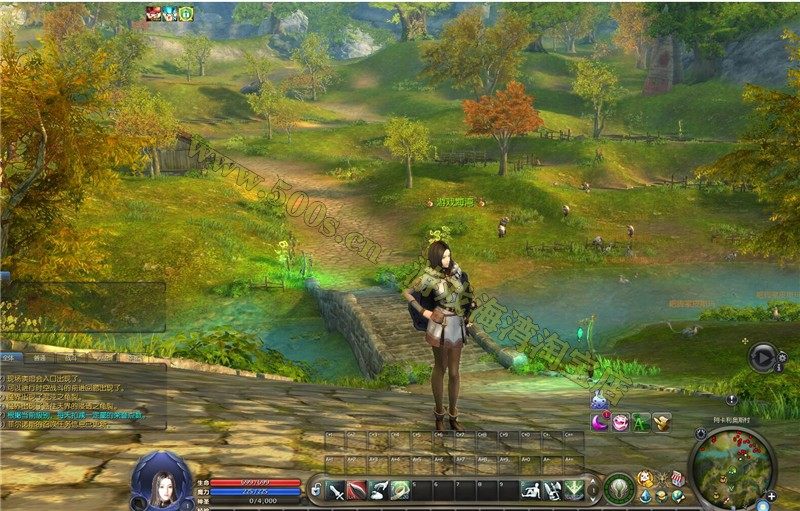Open the pink creature face icon
Image resolution: width=800 pixels, height=511 pixels.
click(x=621, y=422)
